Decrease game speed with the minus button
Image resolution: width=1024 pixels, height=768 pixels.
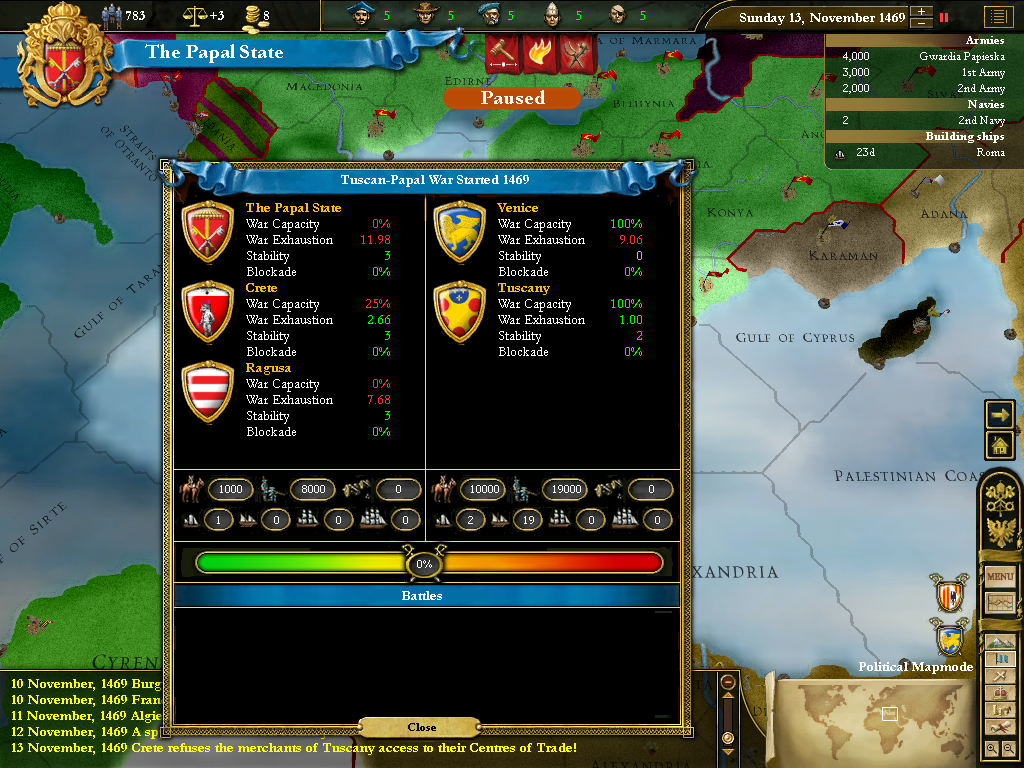pyautogui.click(x=921, y=23)
